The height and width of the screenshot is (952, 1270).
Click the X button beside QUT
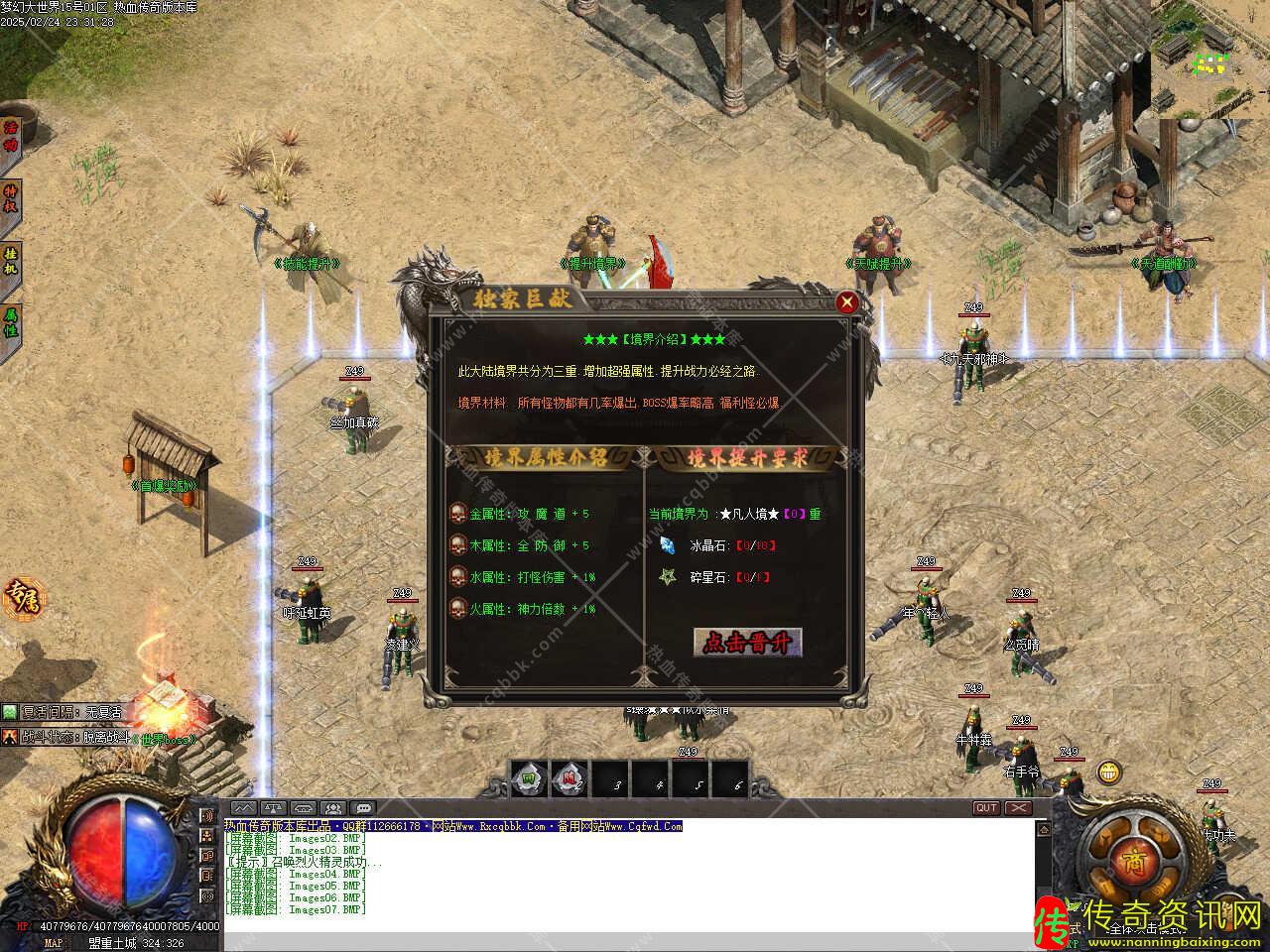tap(1018, 808)
